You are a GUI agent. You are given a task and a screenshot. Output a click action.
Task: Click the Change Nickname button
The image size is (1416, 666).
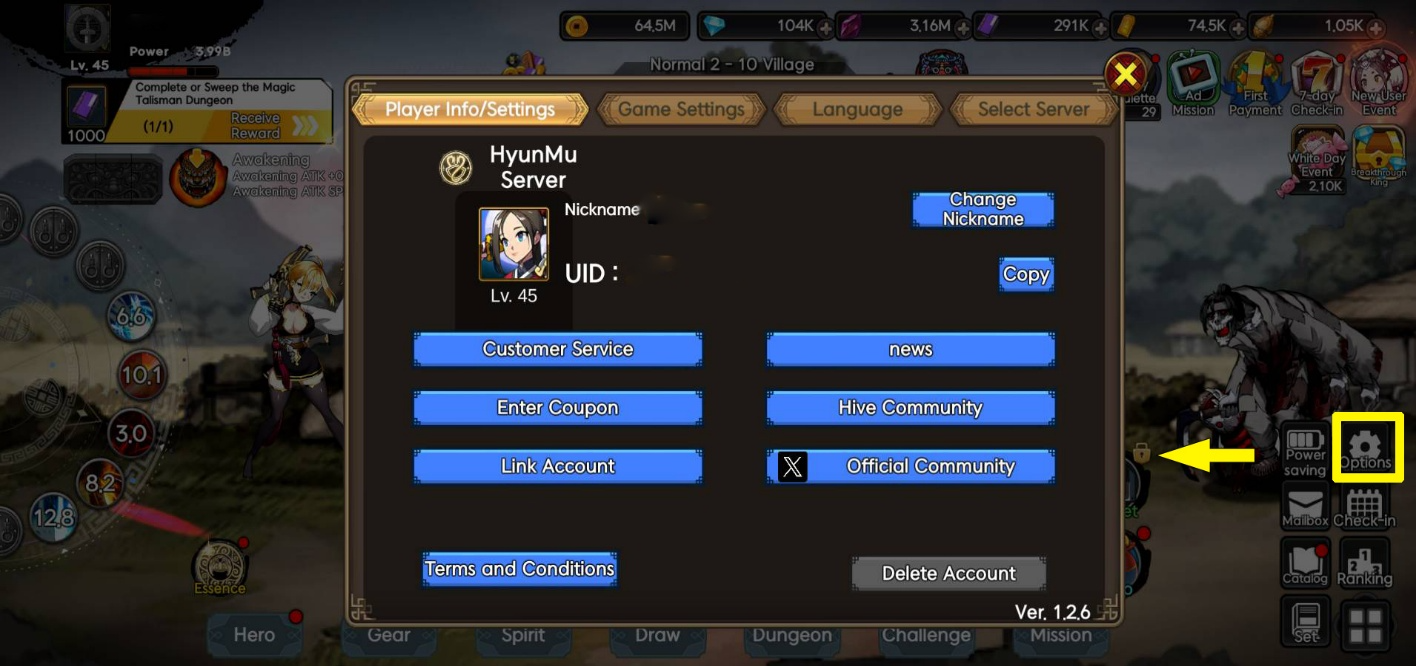983,210
